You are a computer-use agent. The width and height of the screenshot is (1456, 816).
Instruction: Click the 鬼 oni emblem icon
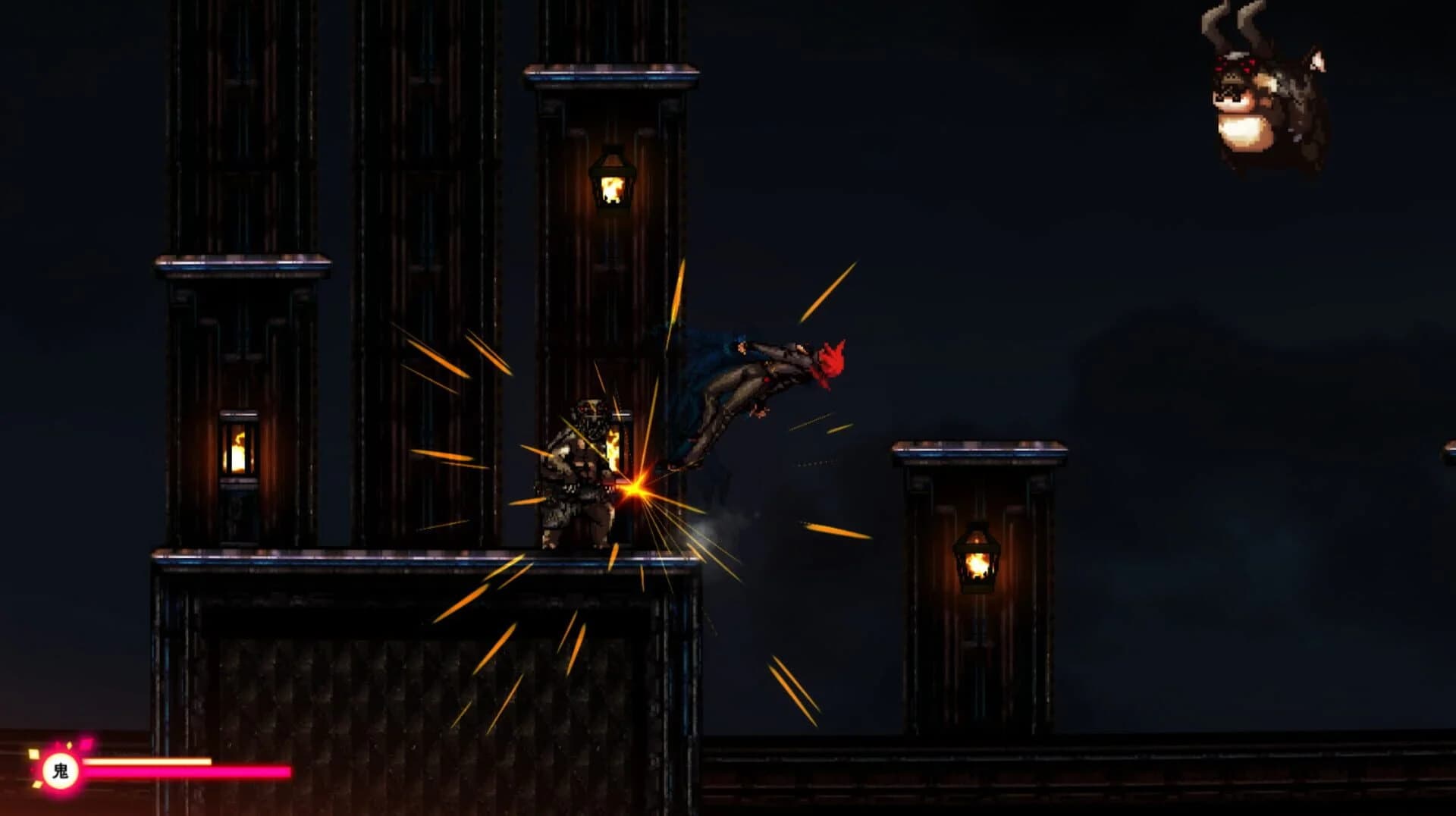point(59,770)
